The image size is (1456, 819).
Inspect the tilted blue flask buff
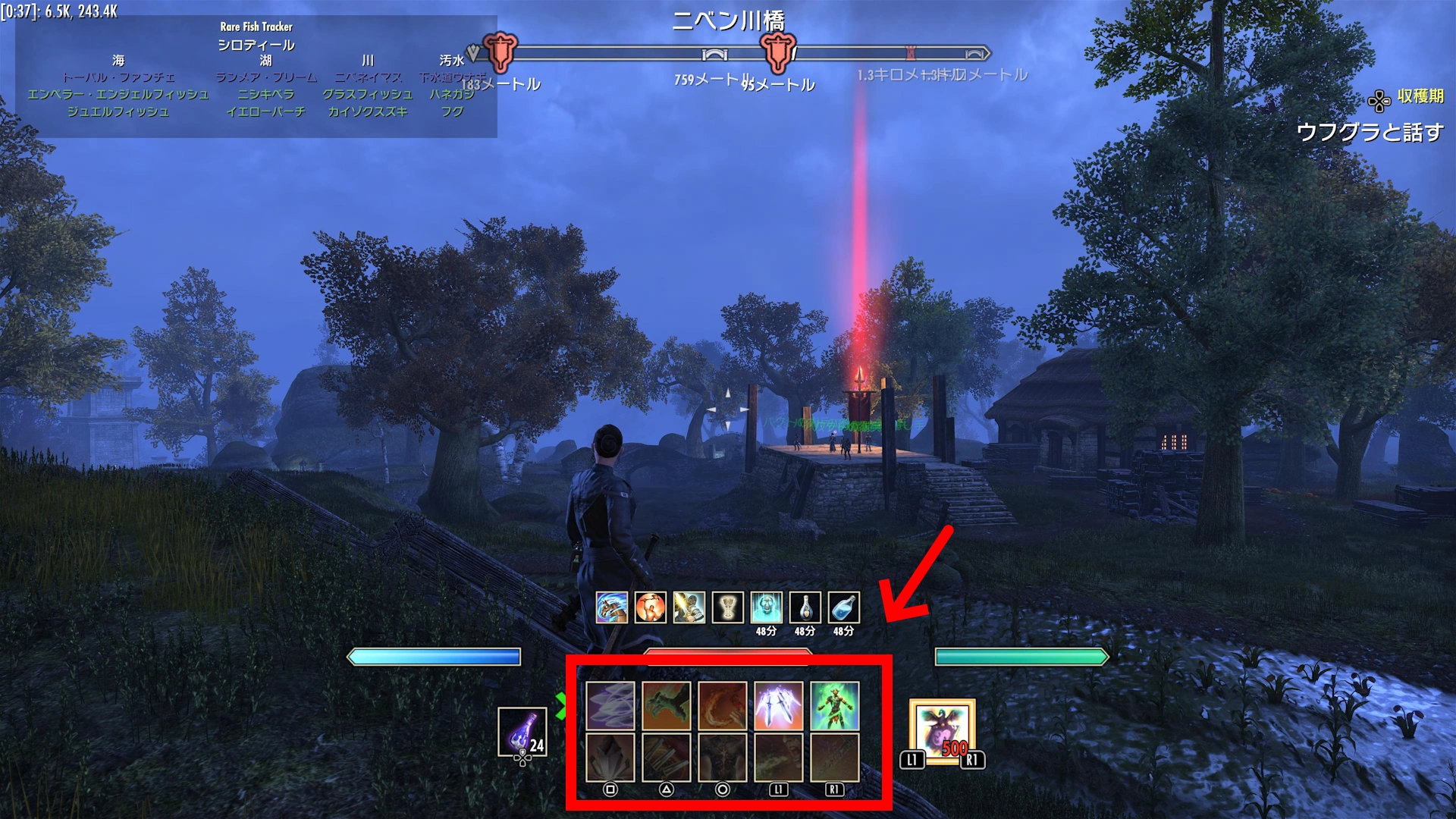coord(844,607)
